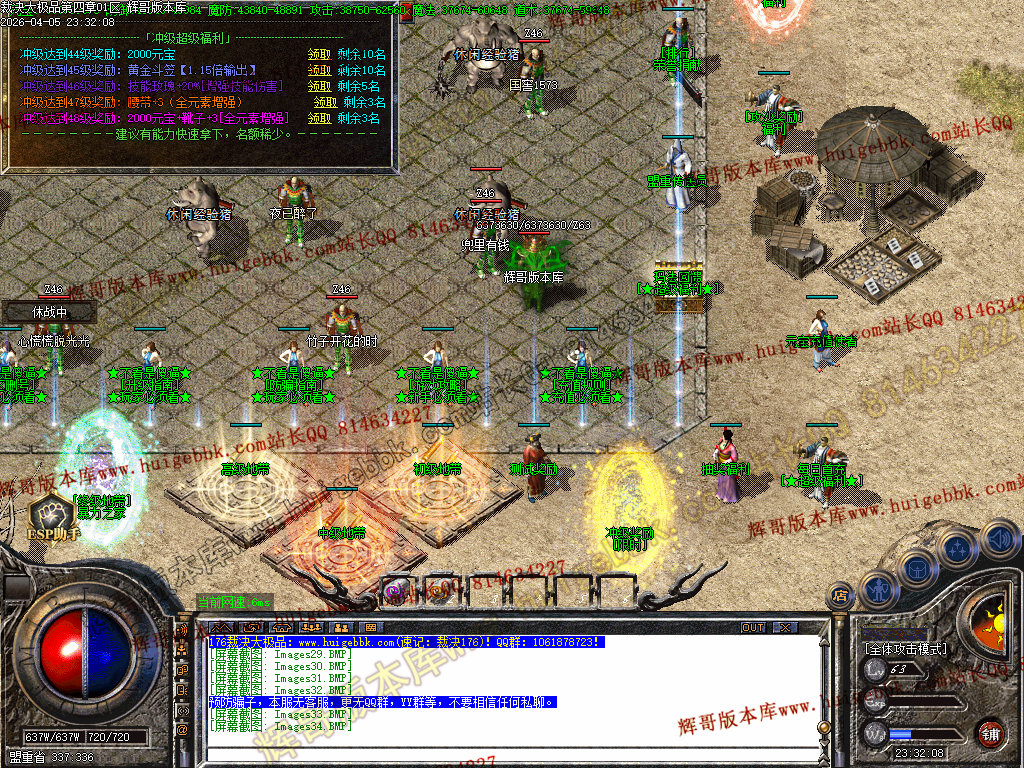Click the OUT button above chat
Image resolution: width=1024 pixels, height=768 pixels.
(752, 628)
